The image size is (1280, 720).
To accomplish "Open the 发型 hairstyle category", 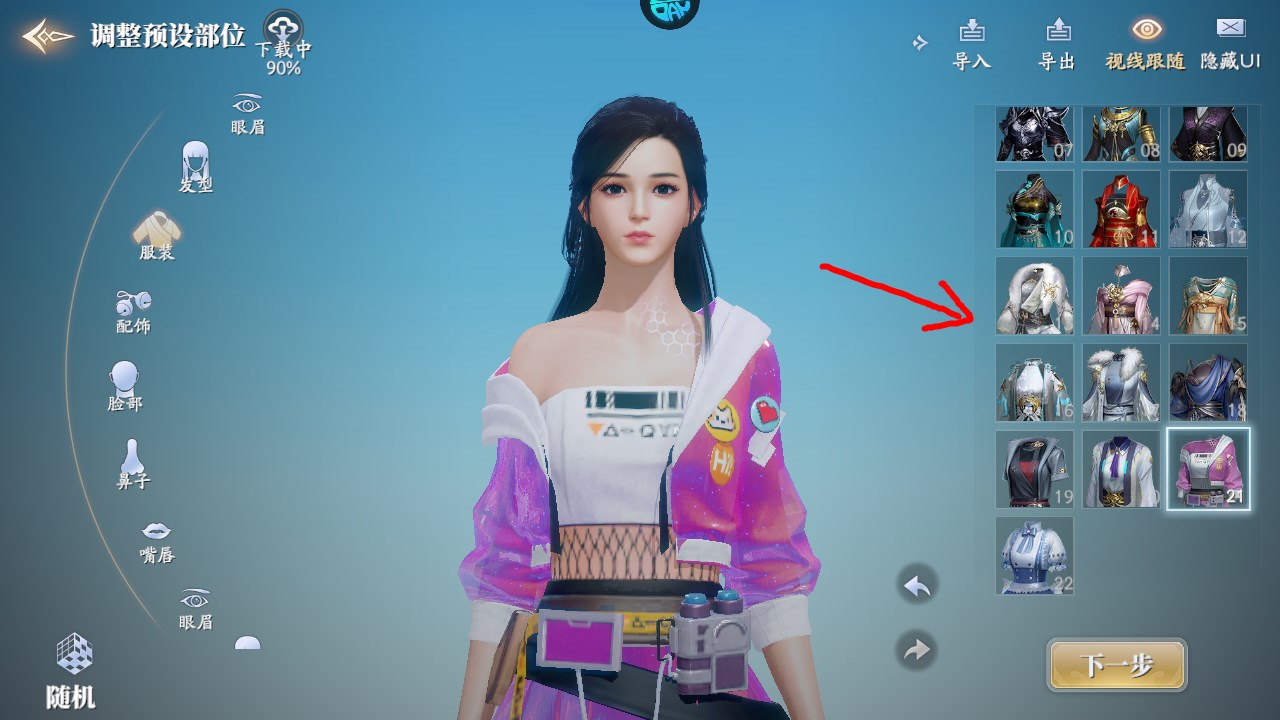I will [x=196, y=166].
